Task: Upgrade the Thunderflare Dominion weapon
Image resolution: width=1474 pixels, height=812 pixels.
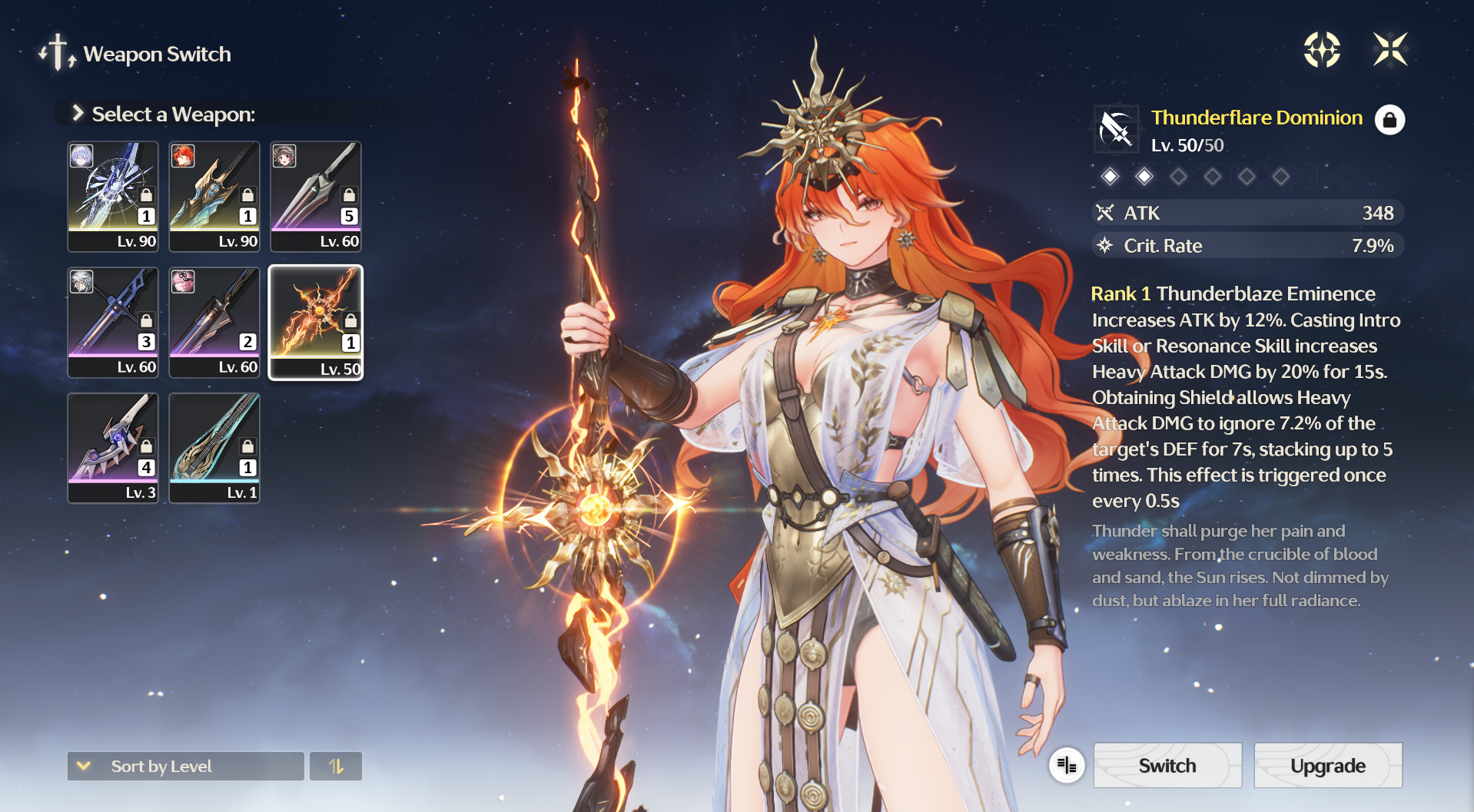Action: tap(1327, 765)
